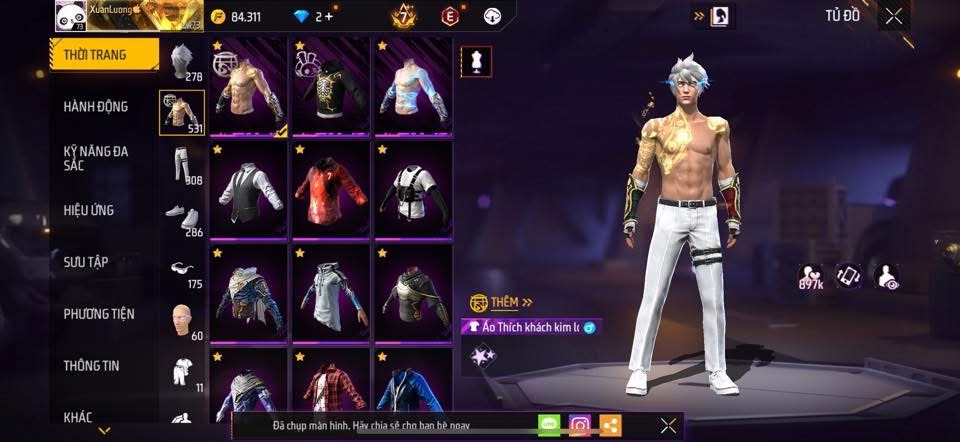Select the red patterned shirt
This screenshot has height=442, width=960.
tap(331, 189)
